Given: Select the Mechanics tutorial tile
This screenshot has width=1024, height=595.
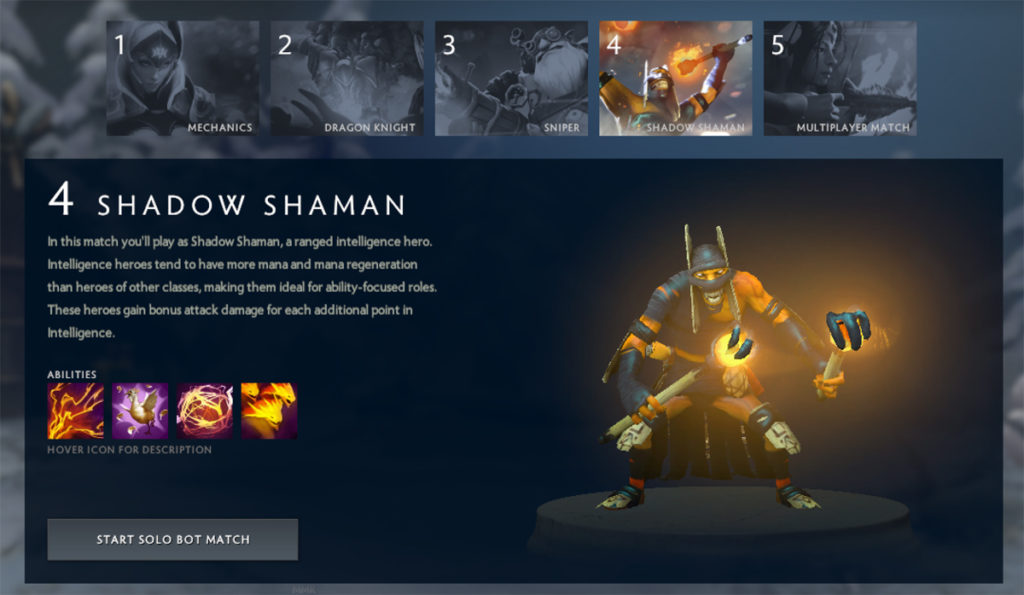Looking at the screenshot, I should pos(182,78).
